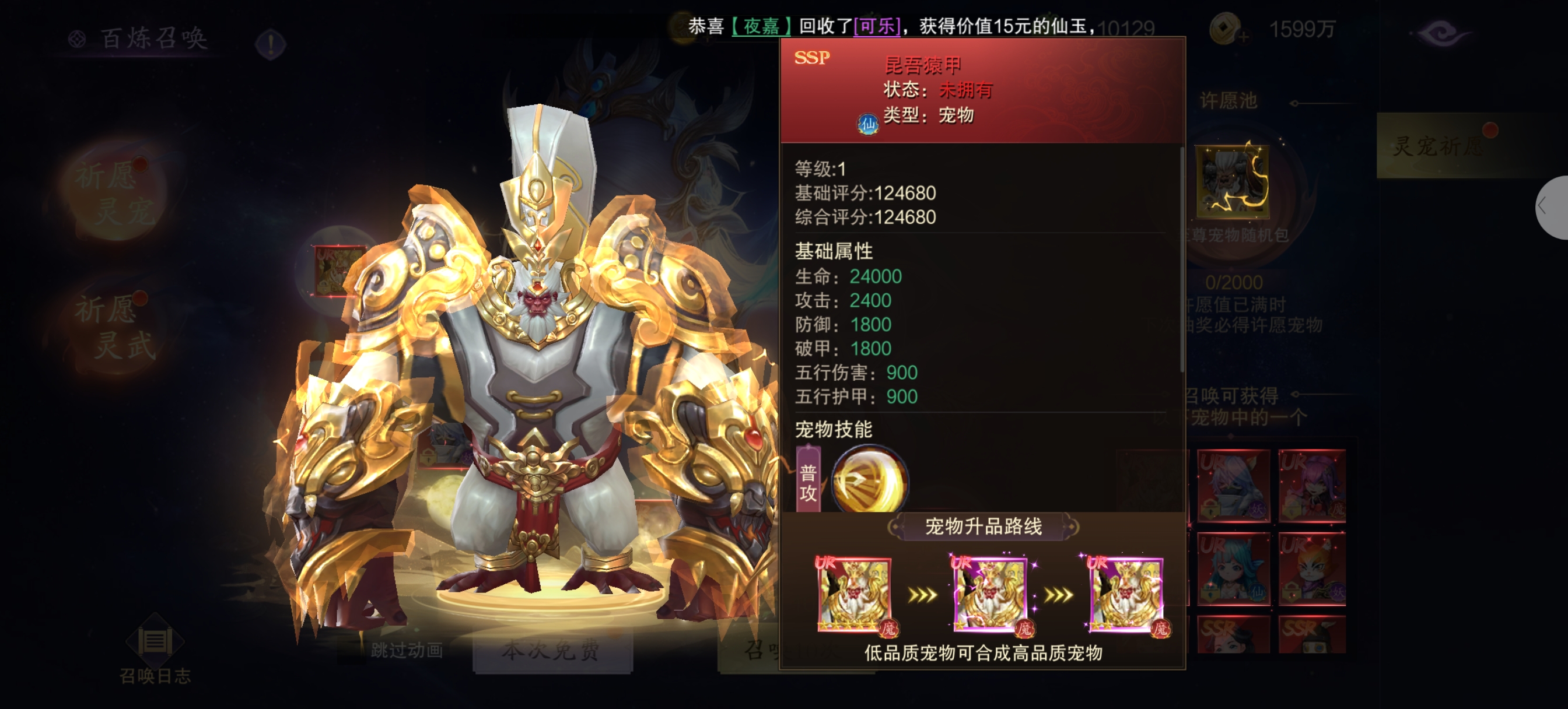The height and width of the screenshot is (709, 1568).
Task: View the 普攻 golden skill icon
Action: point(869,479)
